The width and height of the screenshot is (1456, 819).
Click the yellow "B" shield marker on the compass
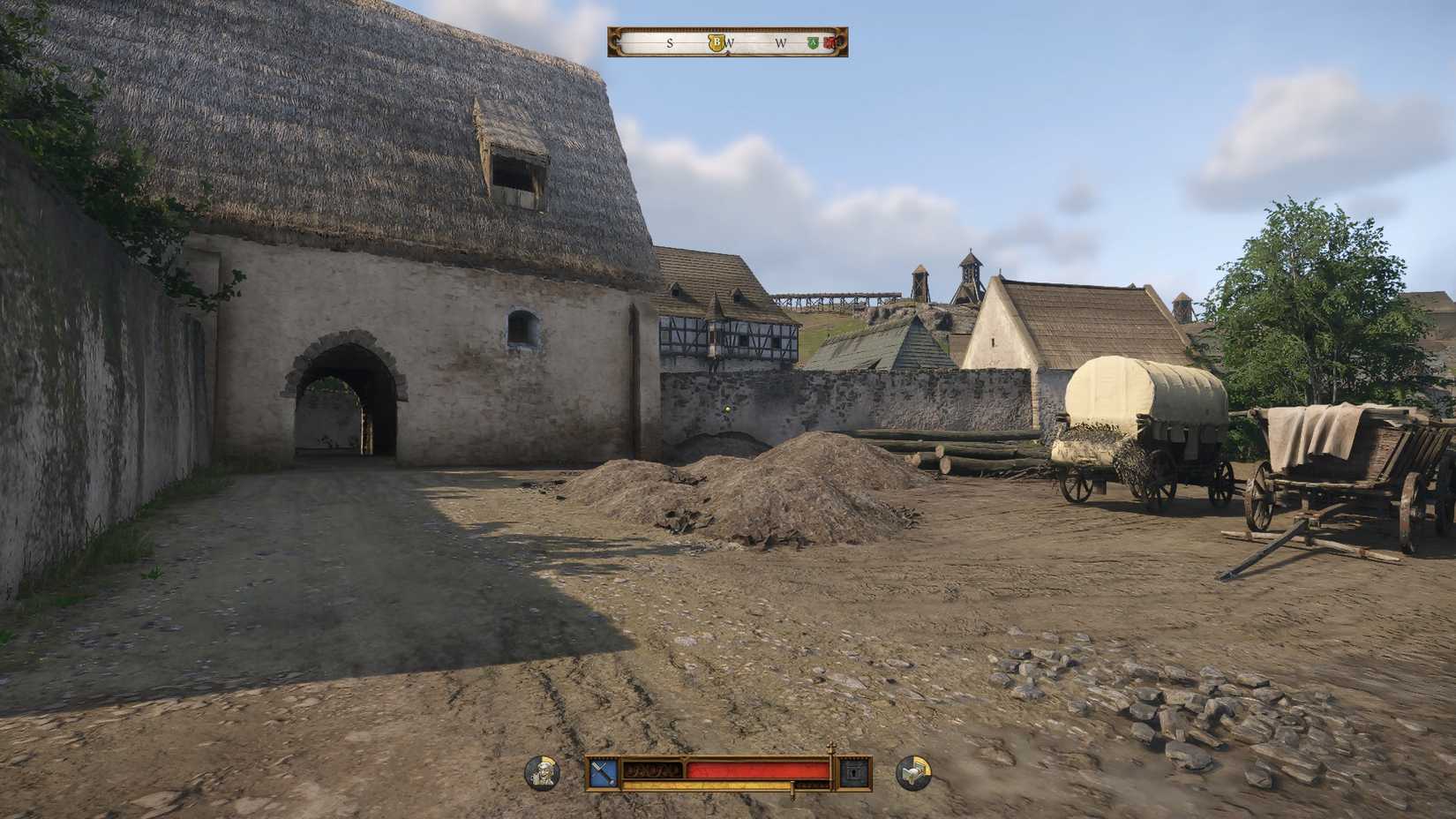click(x=715, y=42)
